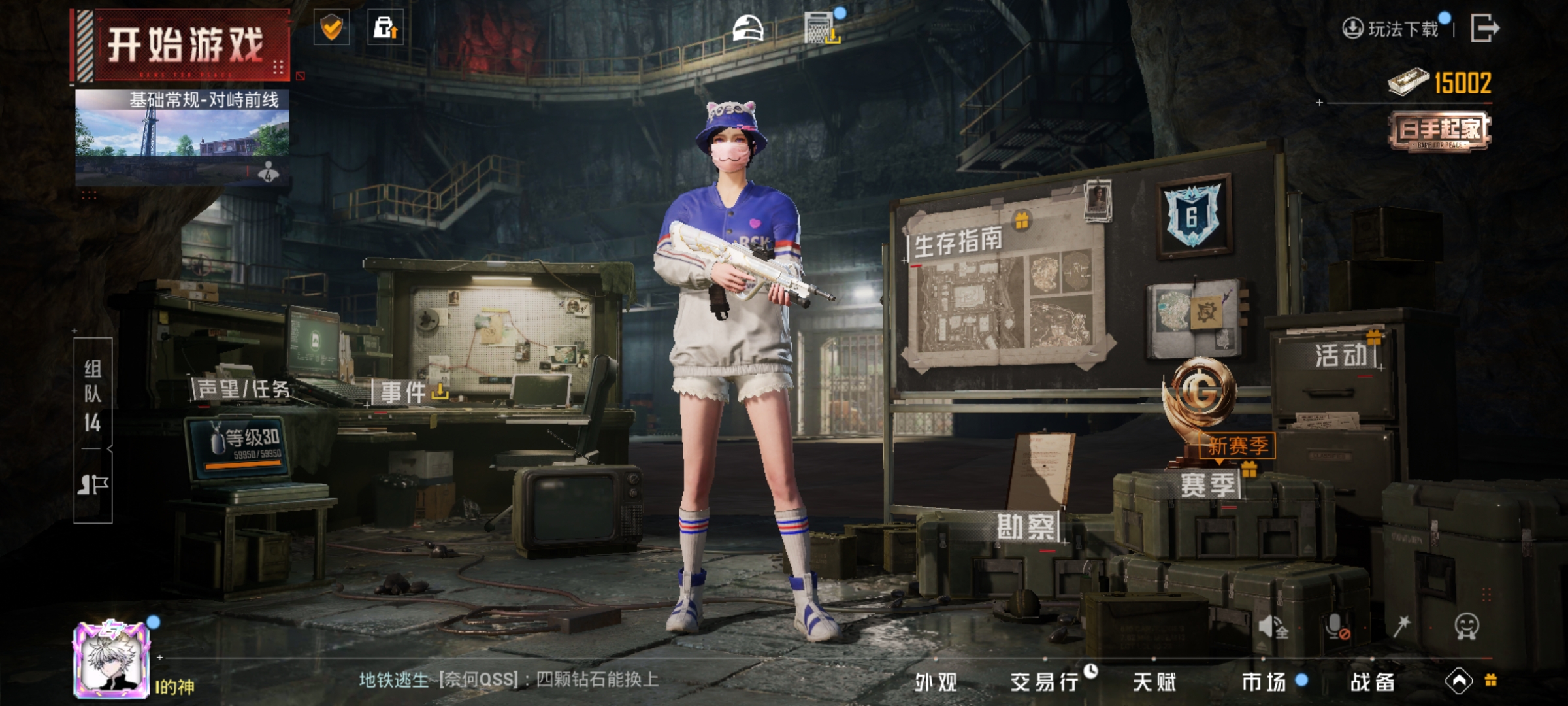Open 声望/任务 reputation and missions
1568x706 pixels.
pos(243,390)
